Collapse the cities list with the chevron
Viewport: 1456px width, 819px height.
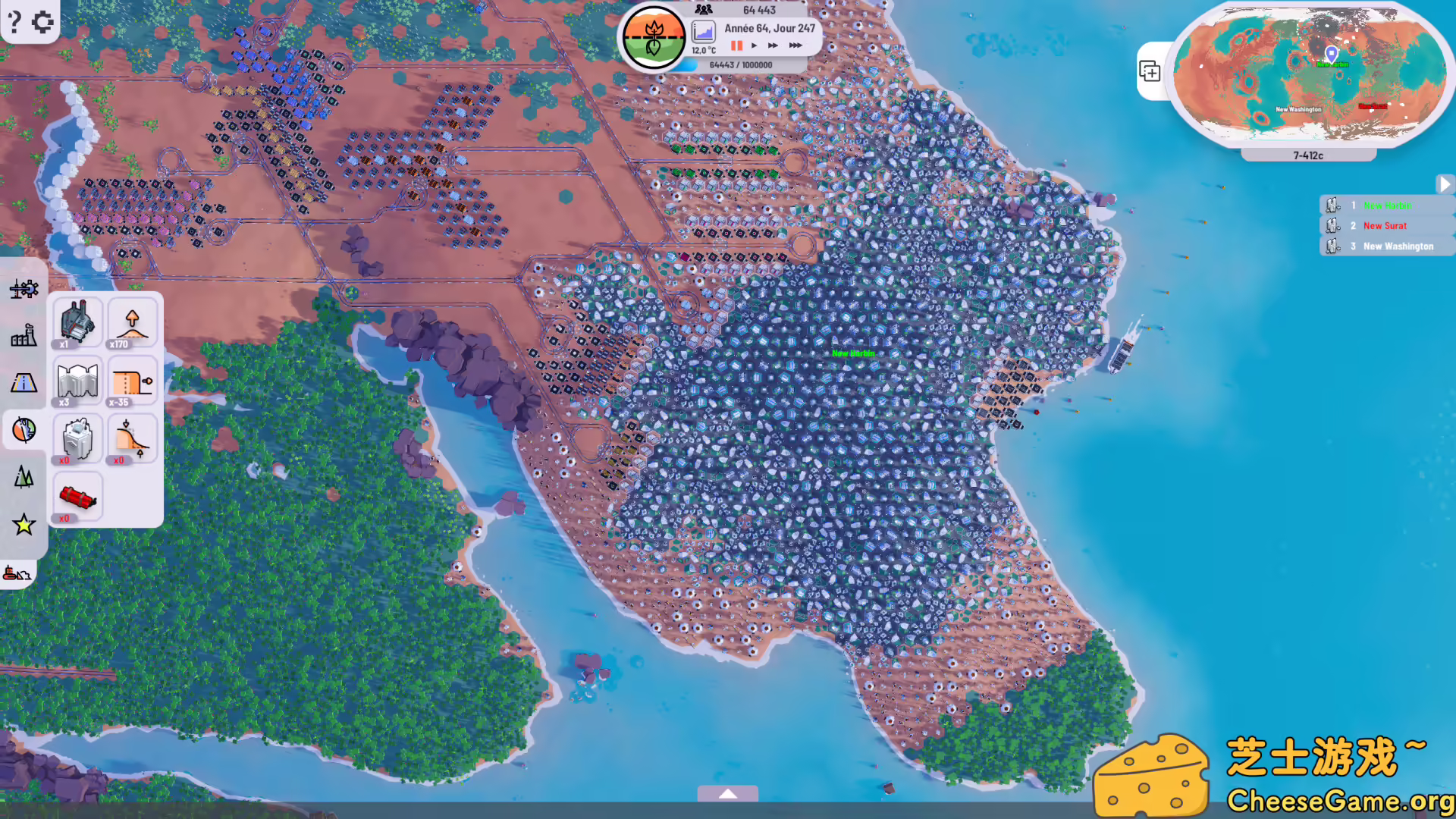tap(1445, 184)
